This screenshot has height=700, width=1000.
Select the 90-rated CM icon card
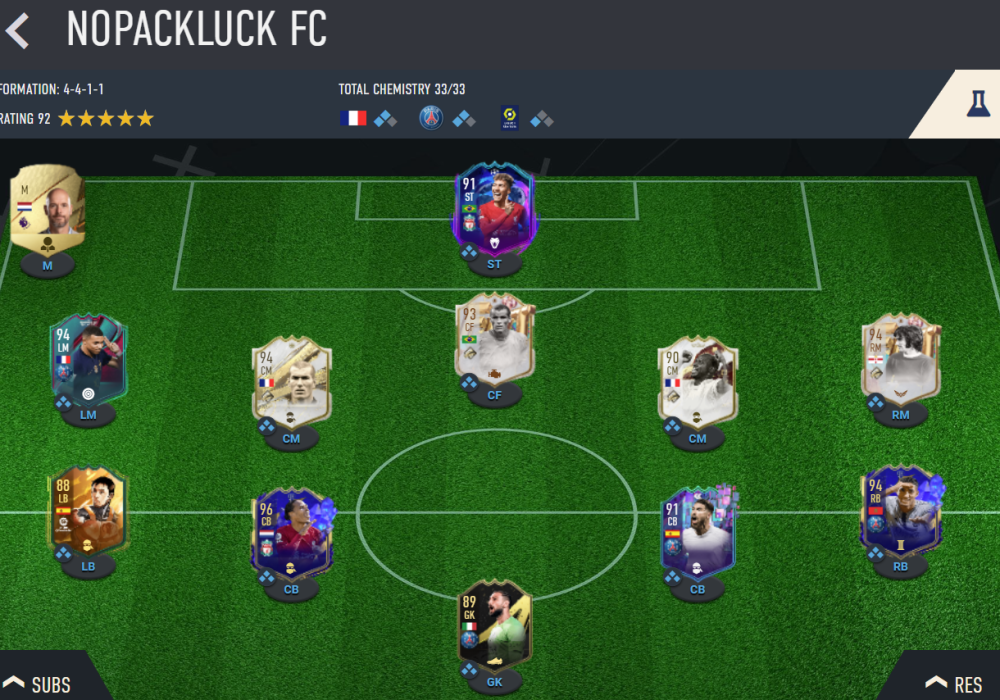(x=697, y=382)
